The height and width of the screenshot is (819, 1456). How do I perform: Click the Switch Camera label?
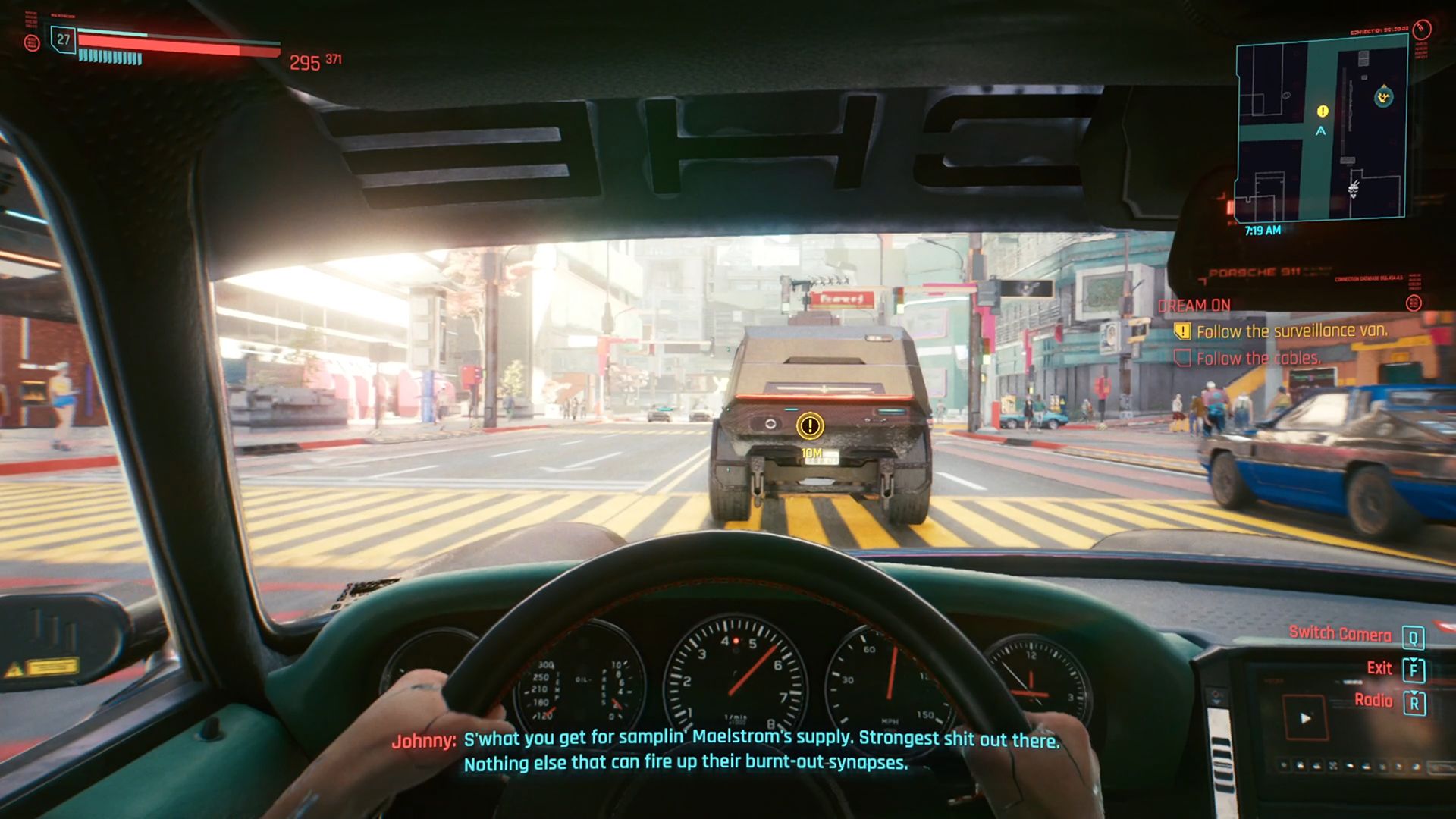(x=1341, y=633)
